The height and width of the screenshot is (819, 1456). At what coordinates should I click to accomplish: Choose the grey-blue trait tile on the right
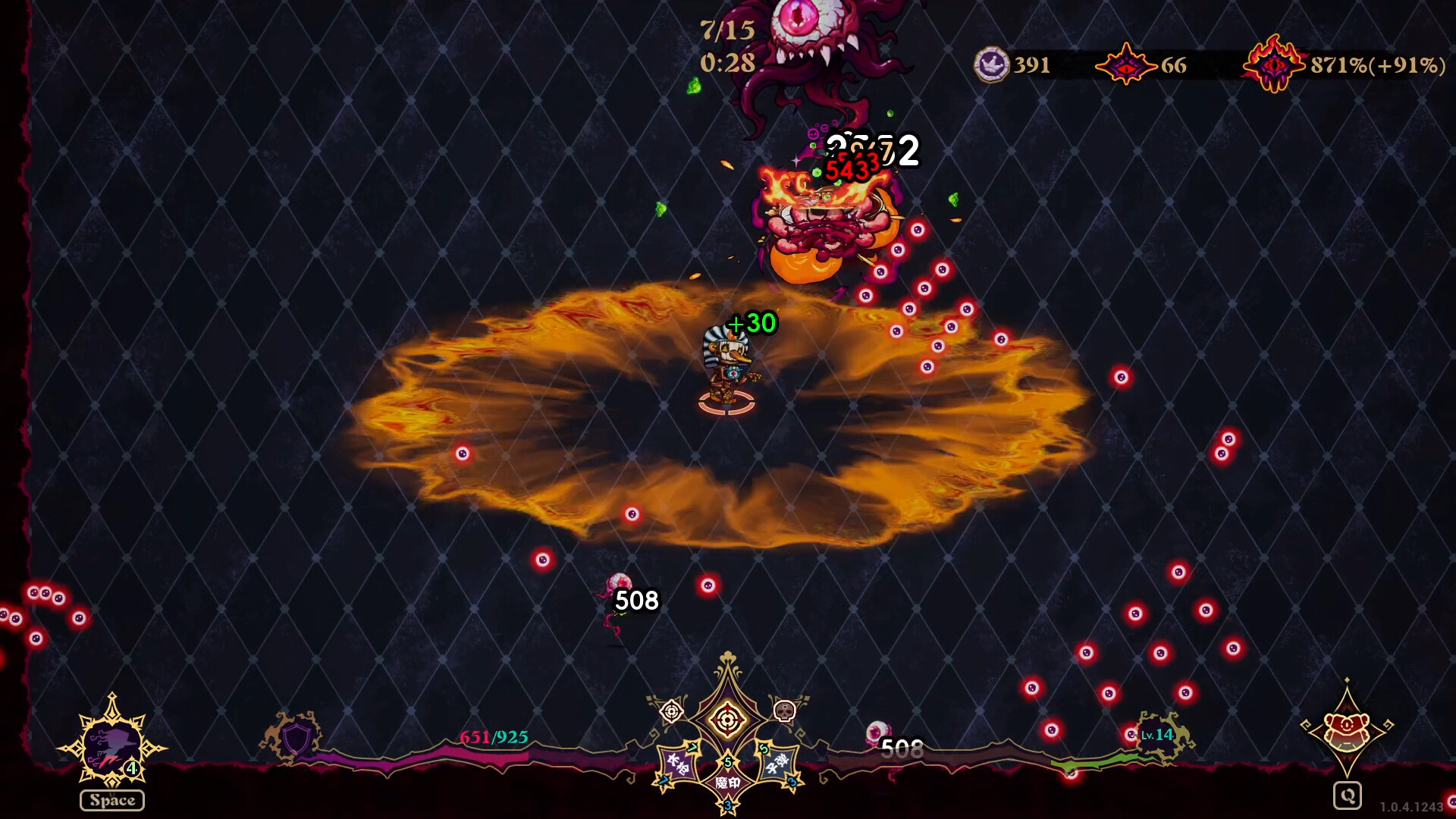777,764
